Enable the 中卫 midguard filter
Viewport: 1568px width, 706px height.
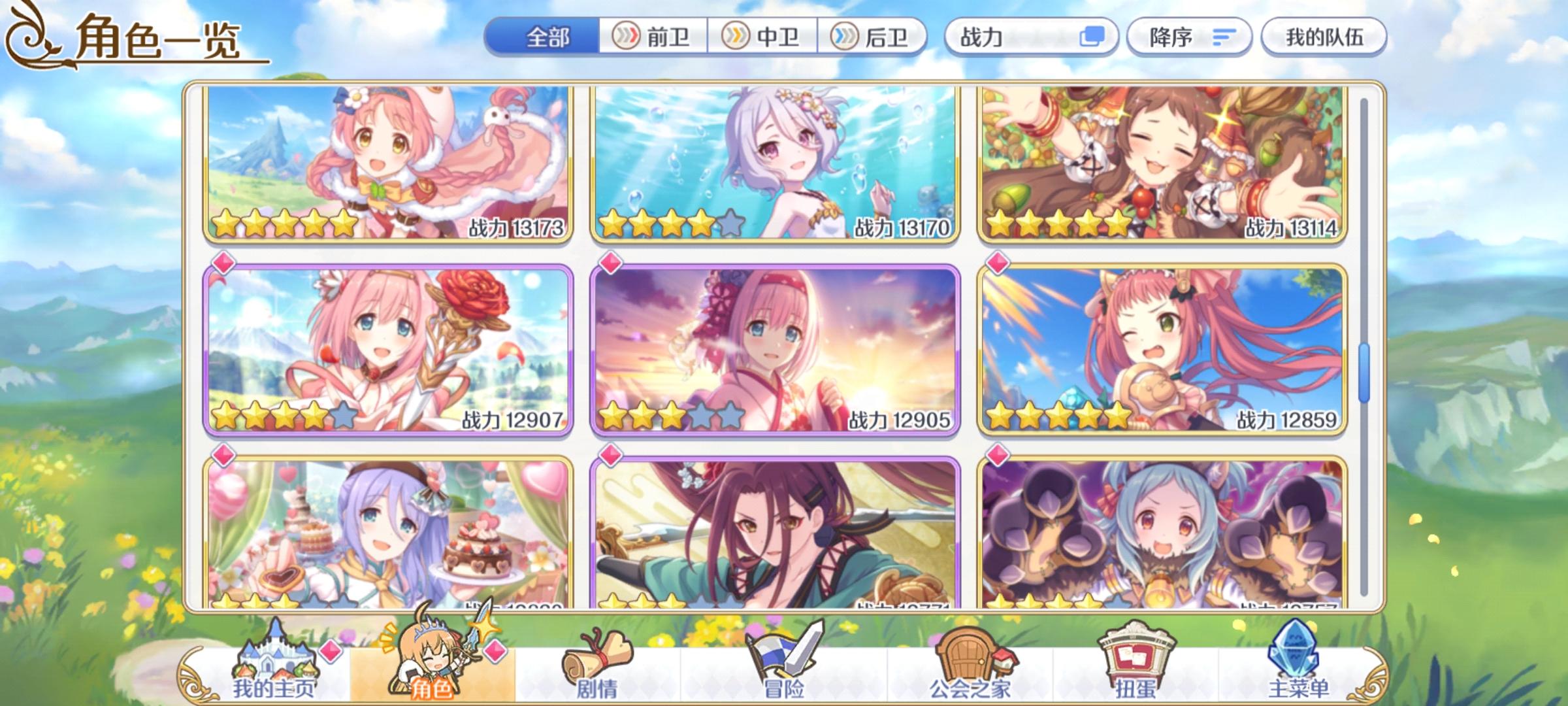tap(761, 37)
